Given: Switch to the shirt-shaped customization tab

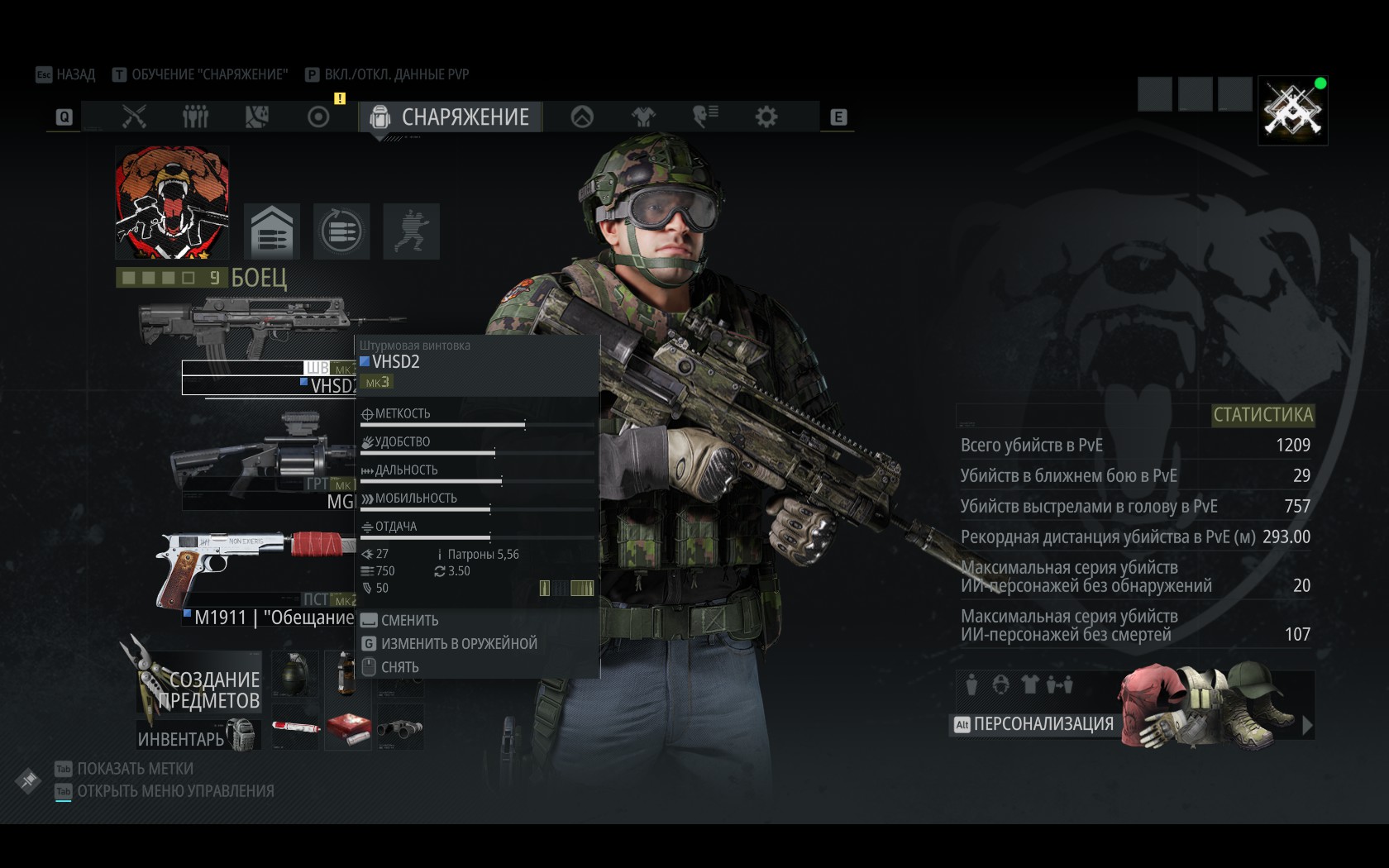Looking at the screenshot, I should click(643, 117).
